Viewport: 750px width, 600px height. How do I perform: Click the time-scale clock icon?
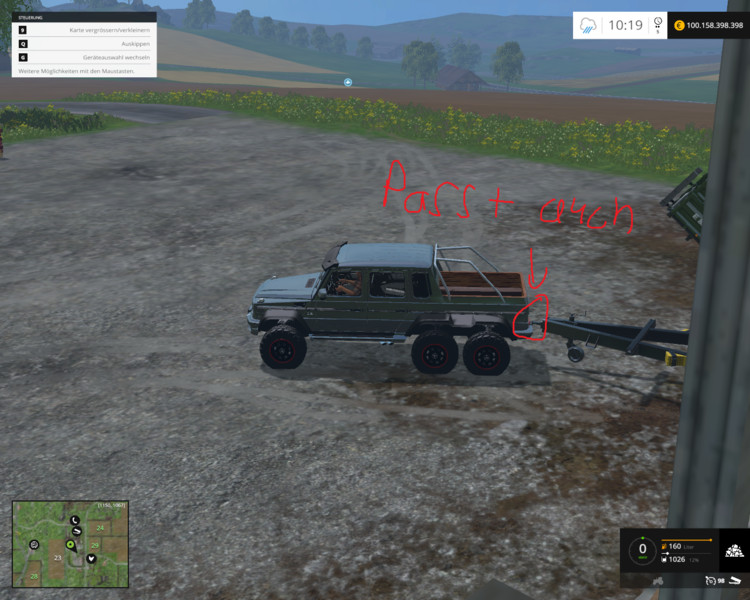[658, 24]
